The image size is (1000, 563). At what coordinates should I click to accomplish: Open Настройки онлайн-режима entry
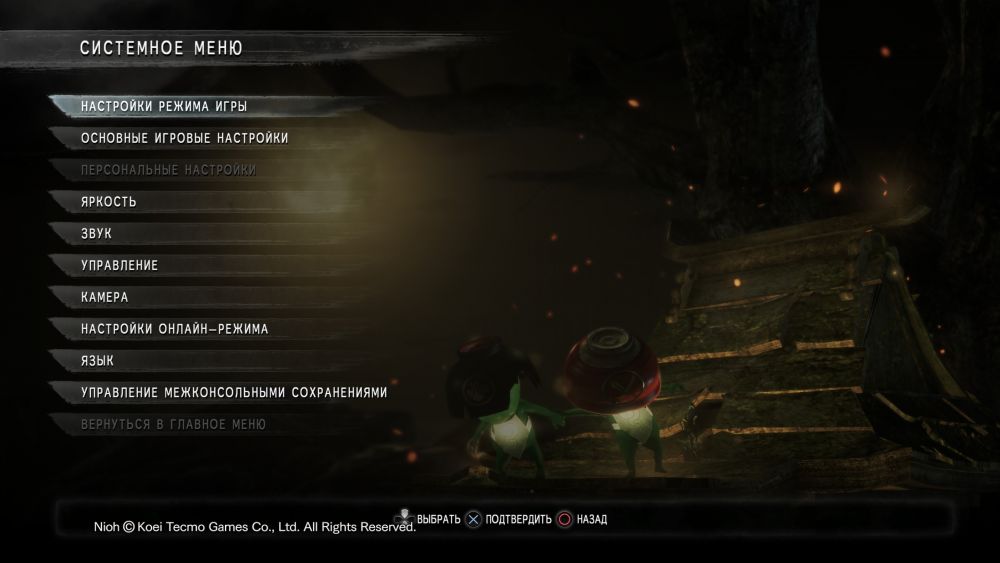[175, 329]
